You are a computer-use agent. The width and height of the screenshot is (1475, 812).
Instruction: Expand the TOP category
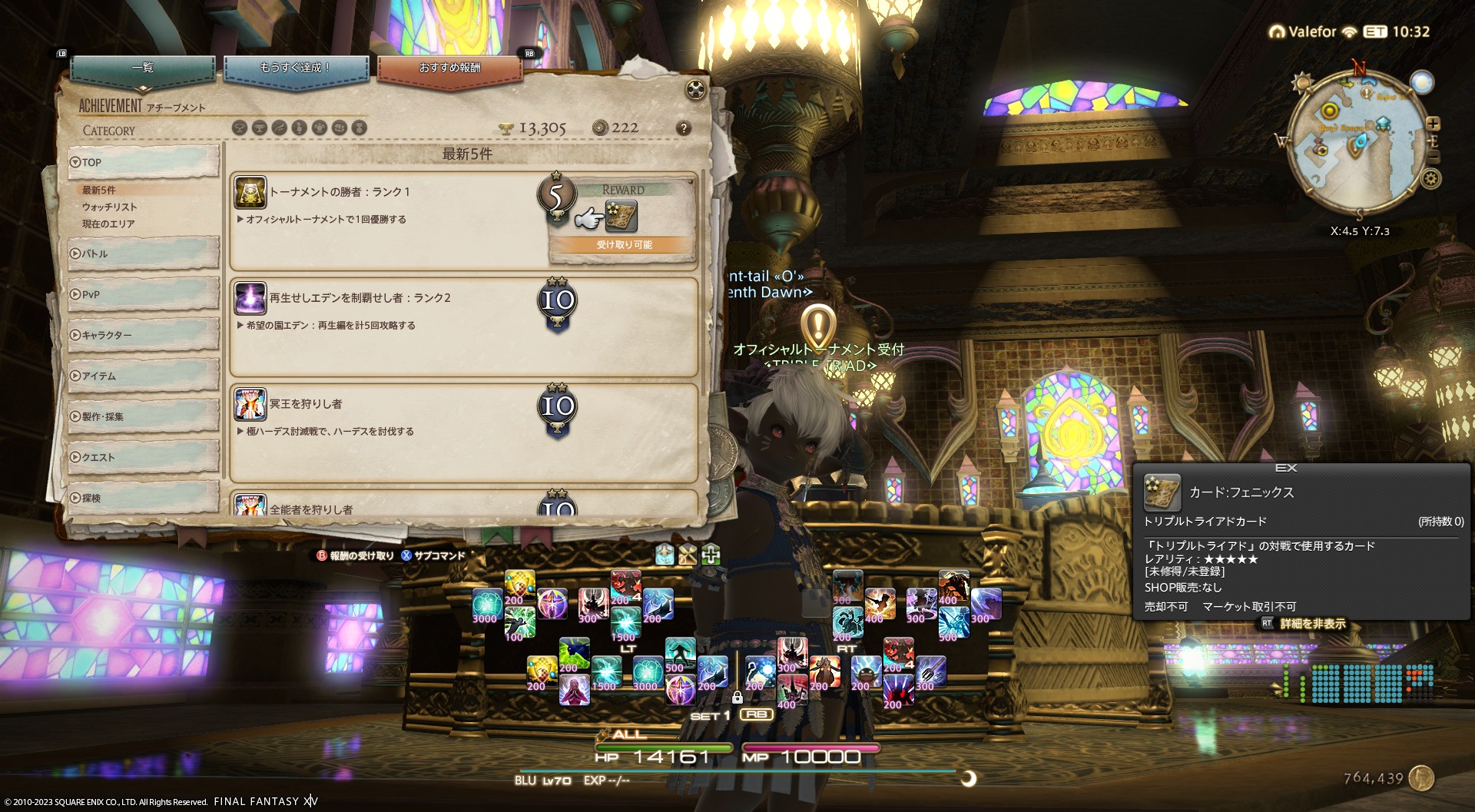[x=143, y=162]
